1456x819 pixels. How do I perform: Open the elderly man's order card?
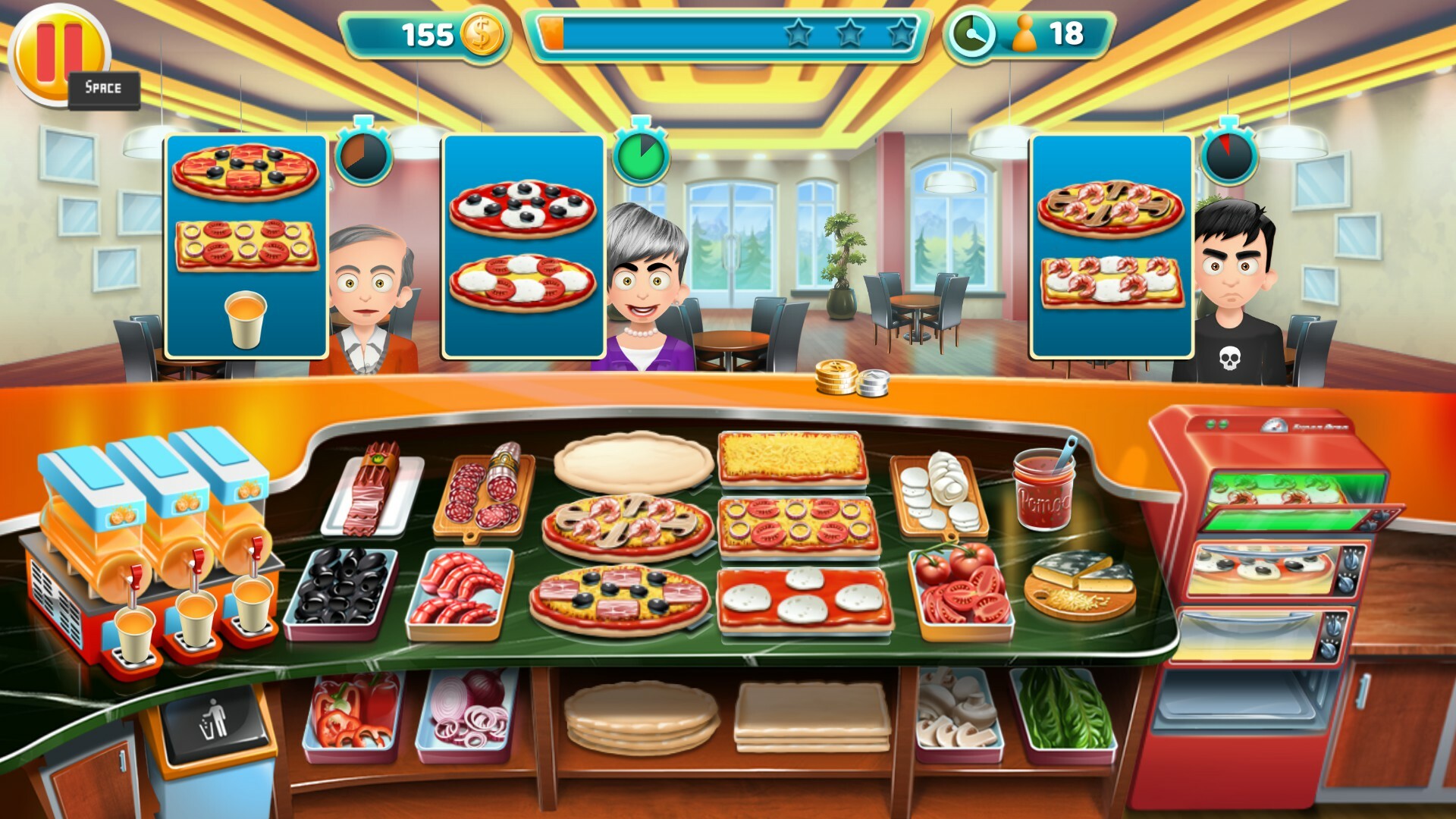pyautogui.click(x=246, y=246)
